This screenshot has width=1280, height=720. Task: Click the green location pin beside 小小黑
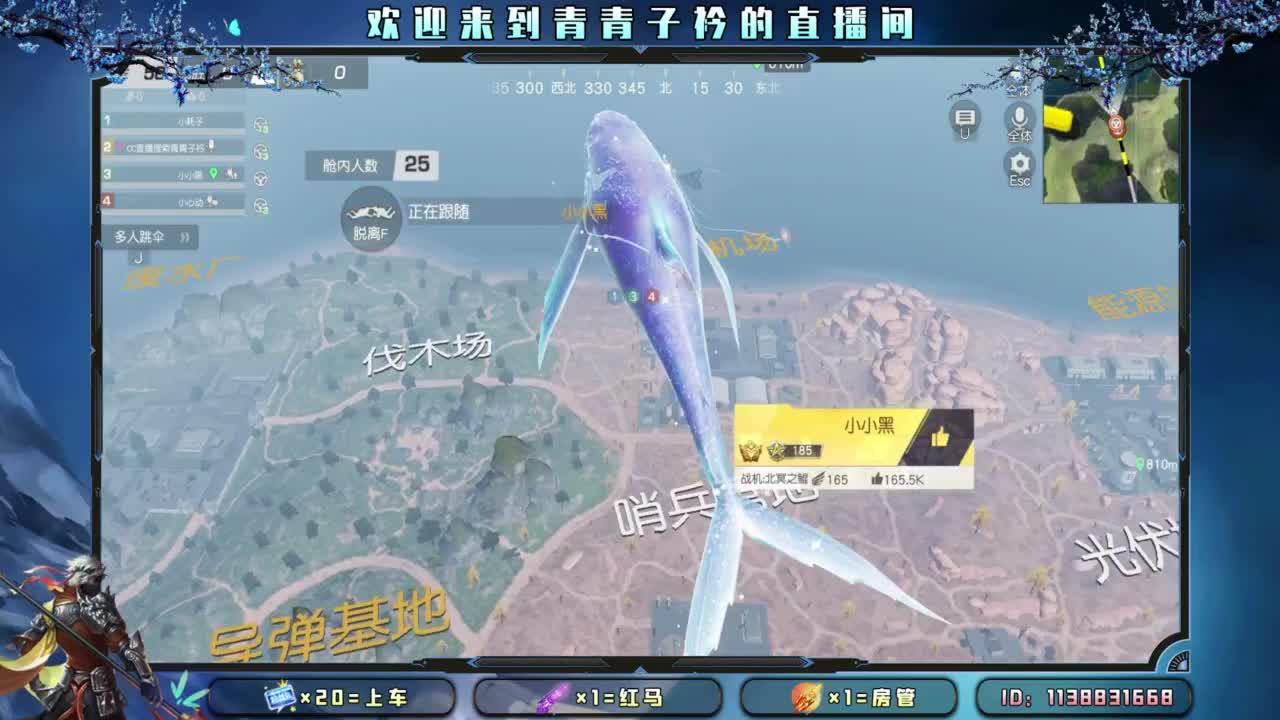[x=213, y=174]
